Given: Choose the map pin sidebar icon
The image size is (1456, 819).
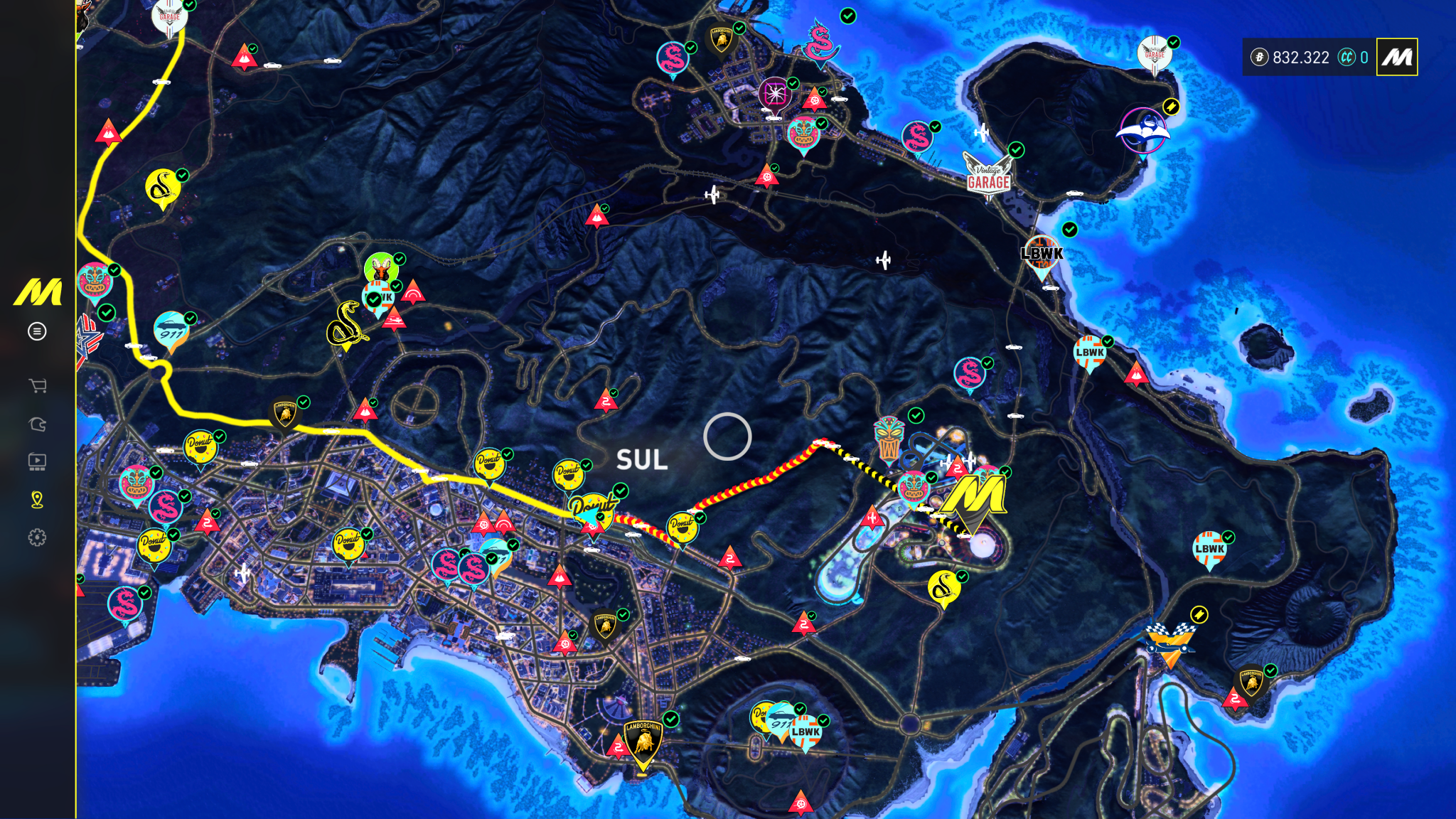Looking at the screenshot, I should 37,500.
